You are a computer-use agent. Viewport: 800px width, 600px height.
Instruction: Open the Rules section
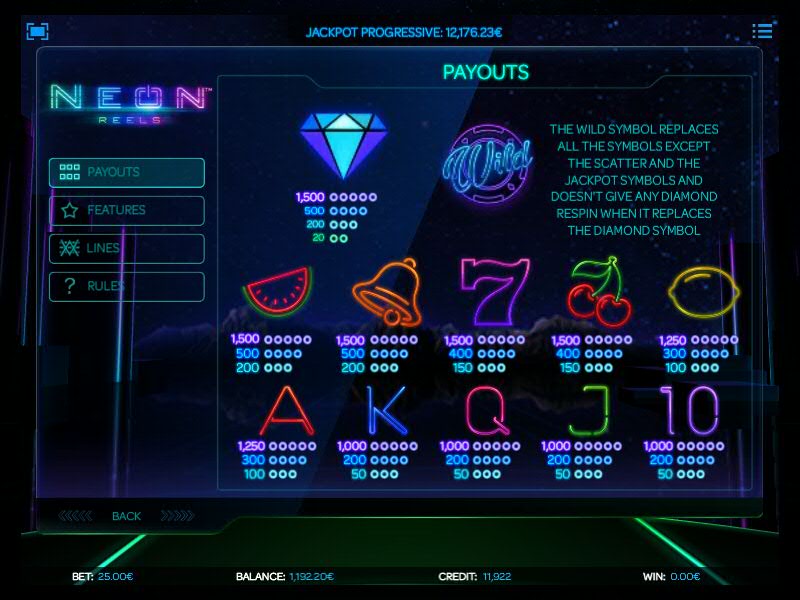click(x=126, y=286)
